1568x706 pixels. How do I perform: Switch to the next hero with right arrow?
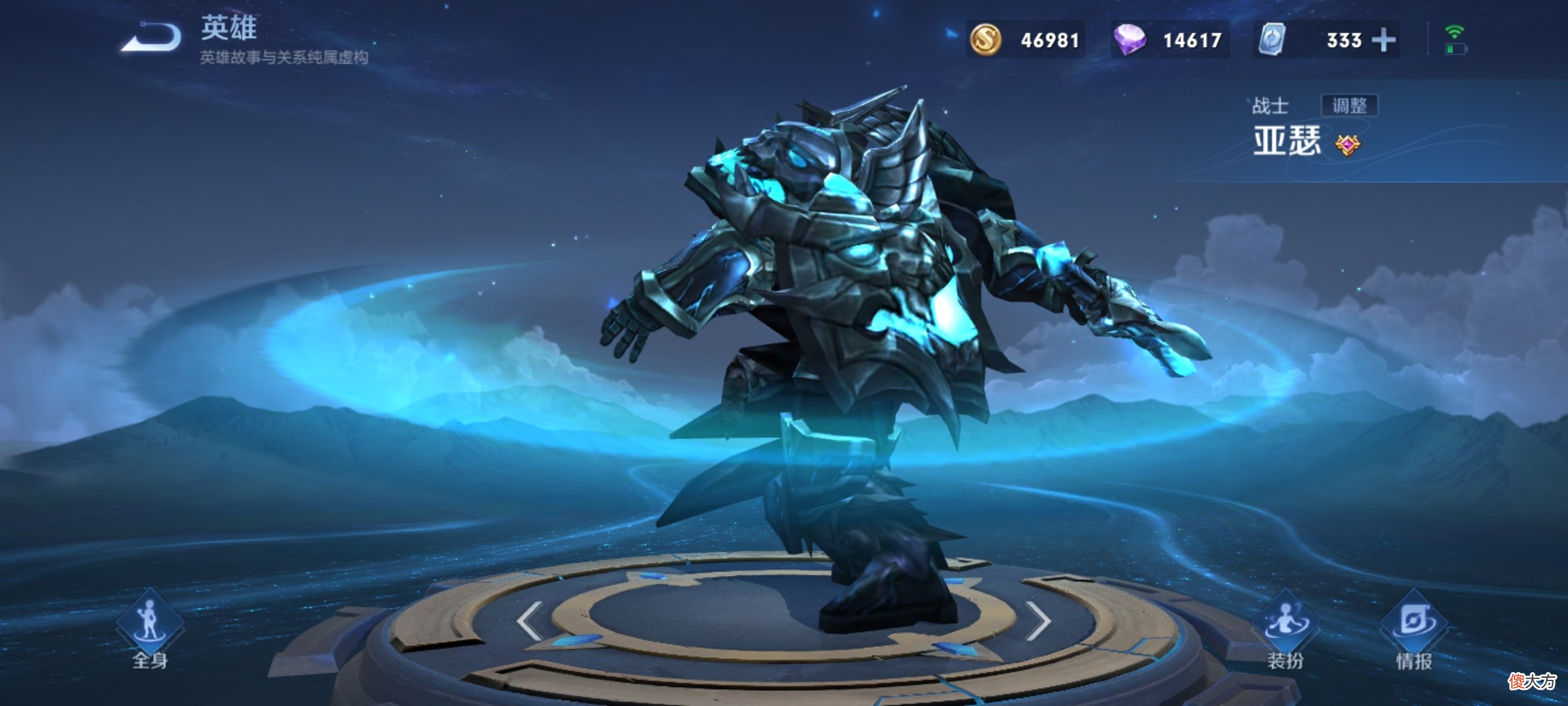1038,620
